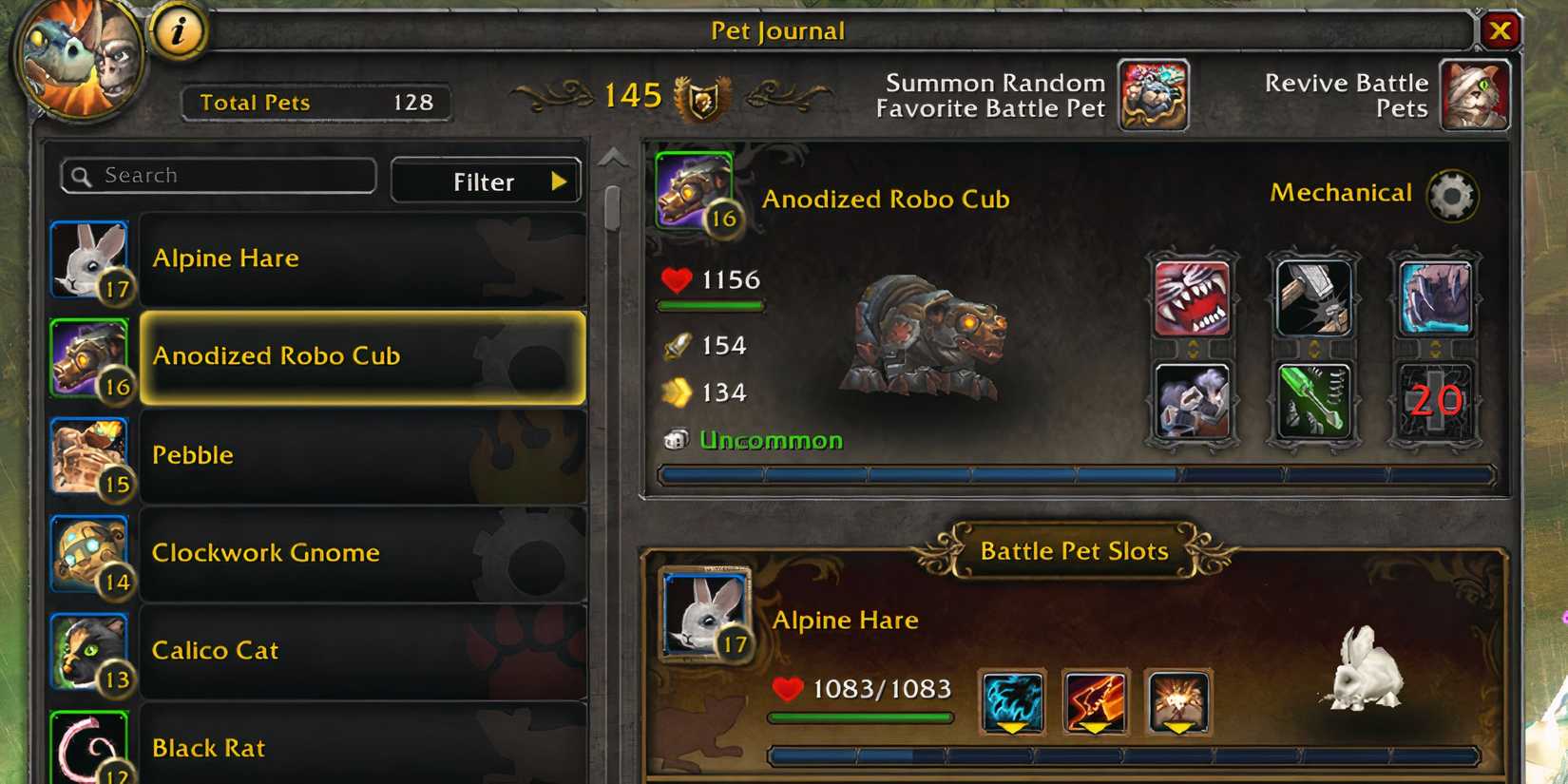Click the info button beside the character portrait

pos(177,30)
